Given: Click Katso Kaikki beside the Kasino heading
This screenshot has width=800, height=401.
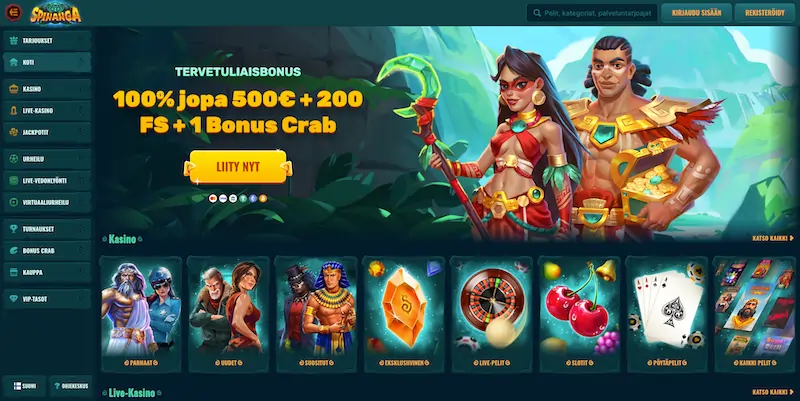Looking at the screenshot, I should (x=773, y=239).
